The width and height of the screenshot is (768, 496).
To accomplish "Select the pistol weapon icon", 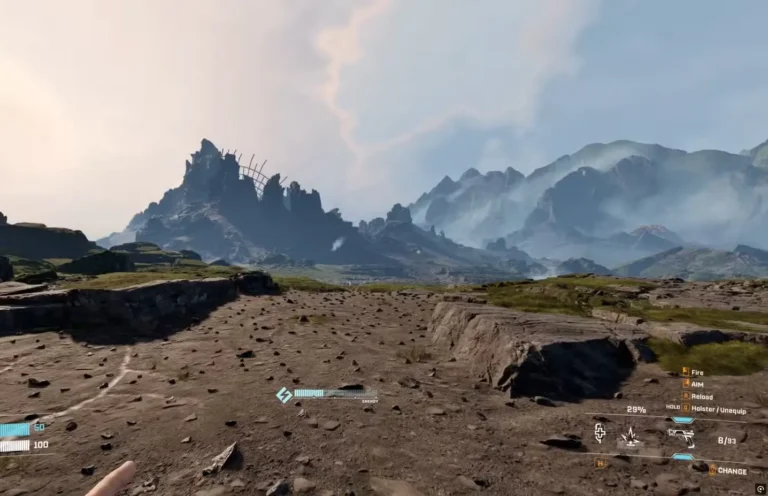I will (x=681, y=435).
